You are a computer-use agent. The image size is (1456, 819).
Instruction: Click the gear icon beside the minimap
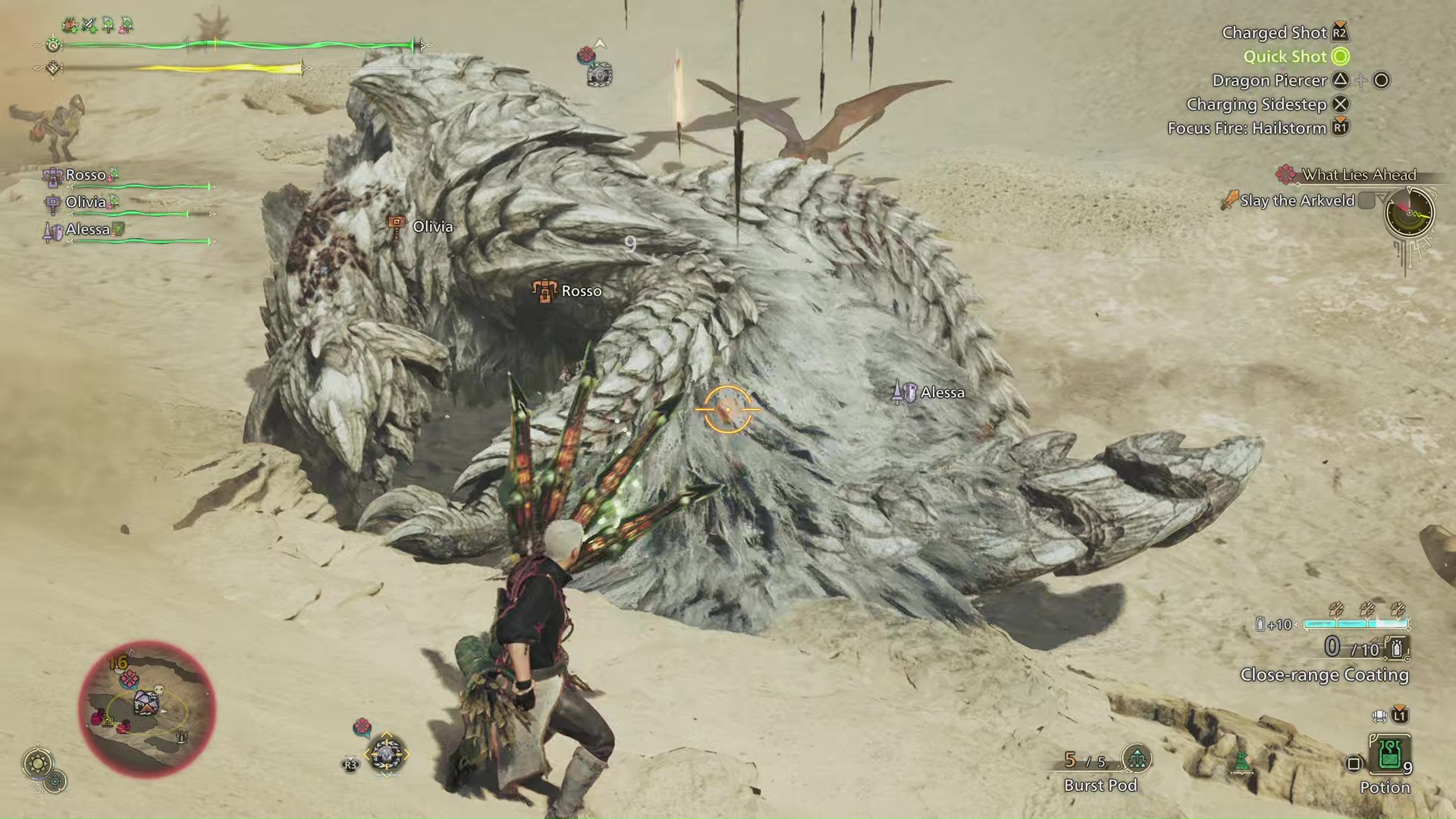[x=38, y=762]
